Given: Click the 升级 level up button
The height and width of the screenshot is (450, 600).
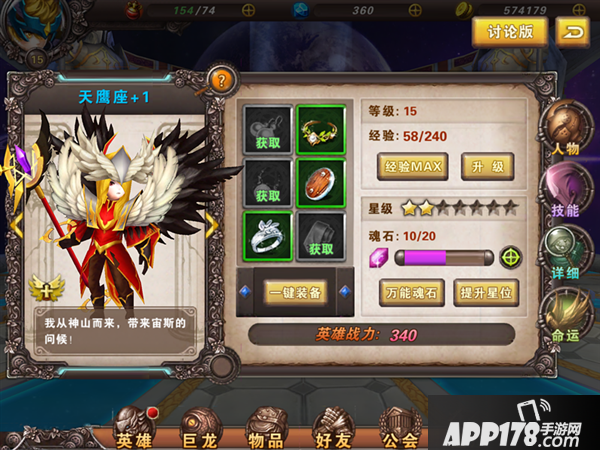Looking at the screenshot, I should [x=487, y=166].
